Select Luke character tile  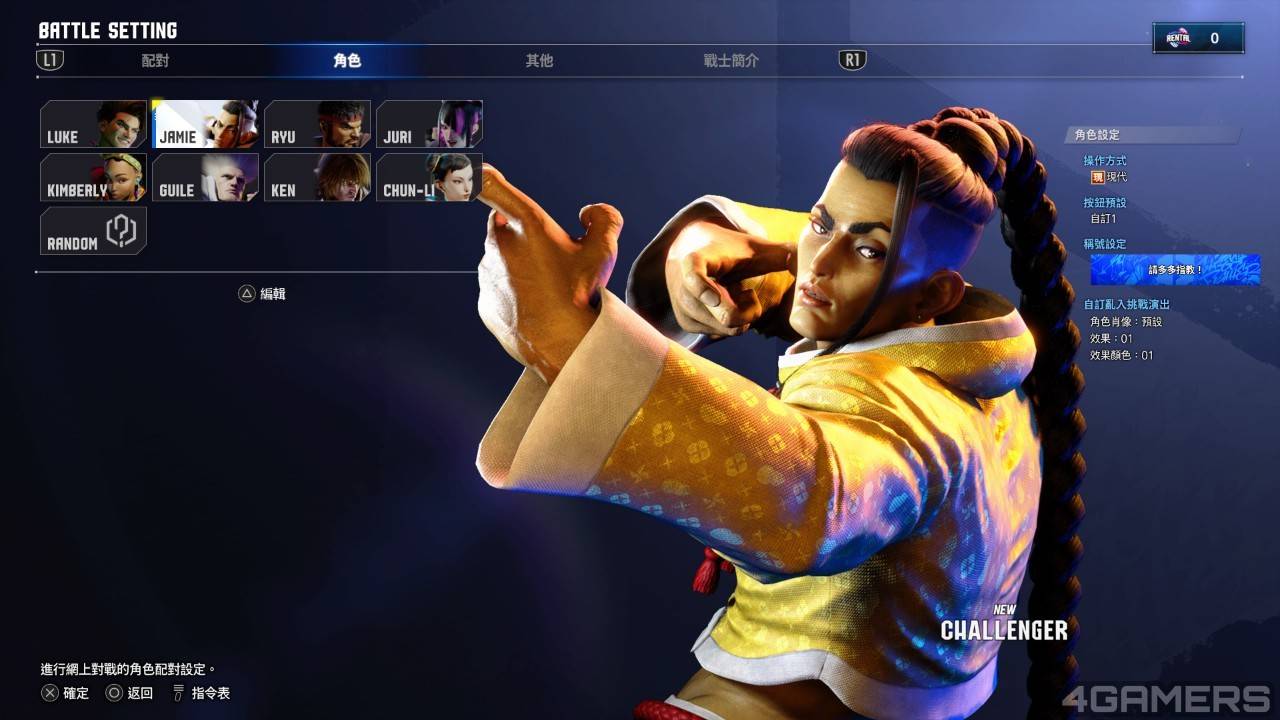(93, 125)
